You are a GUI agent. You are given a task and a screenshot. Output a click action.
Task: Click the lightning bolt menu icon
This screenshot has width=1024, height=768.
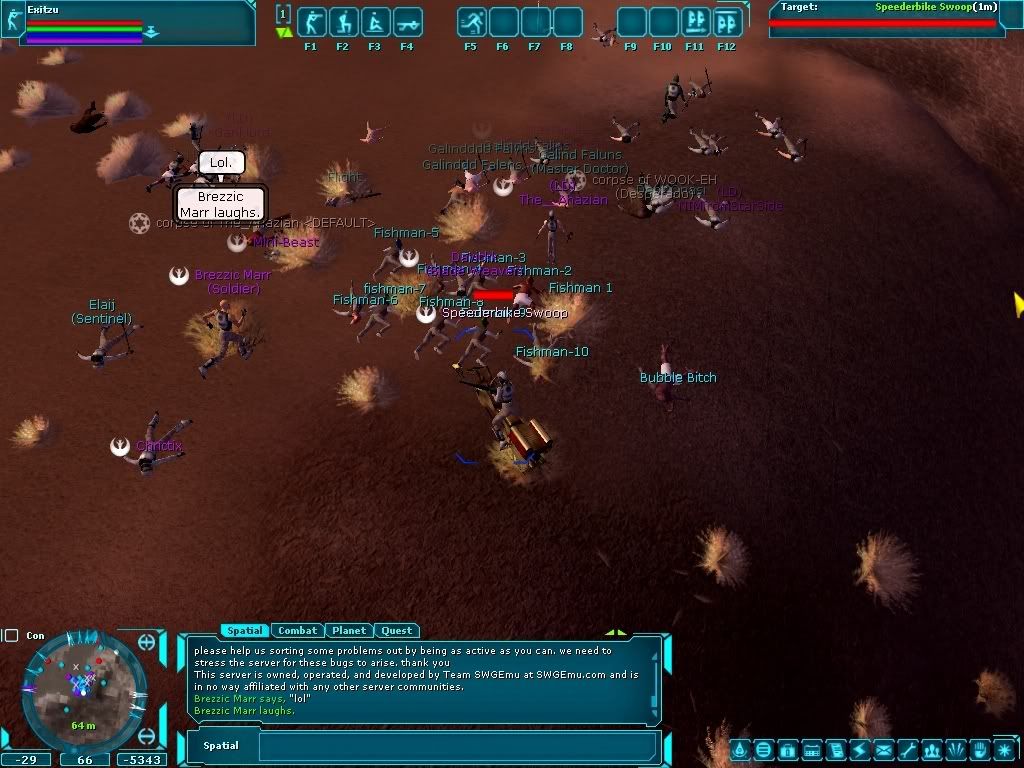coord(860,749)
